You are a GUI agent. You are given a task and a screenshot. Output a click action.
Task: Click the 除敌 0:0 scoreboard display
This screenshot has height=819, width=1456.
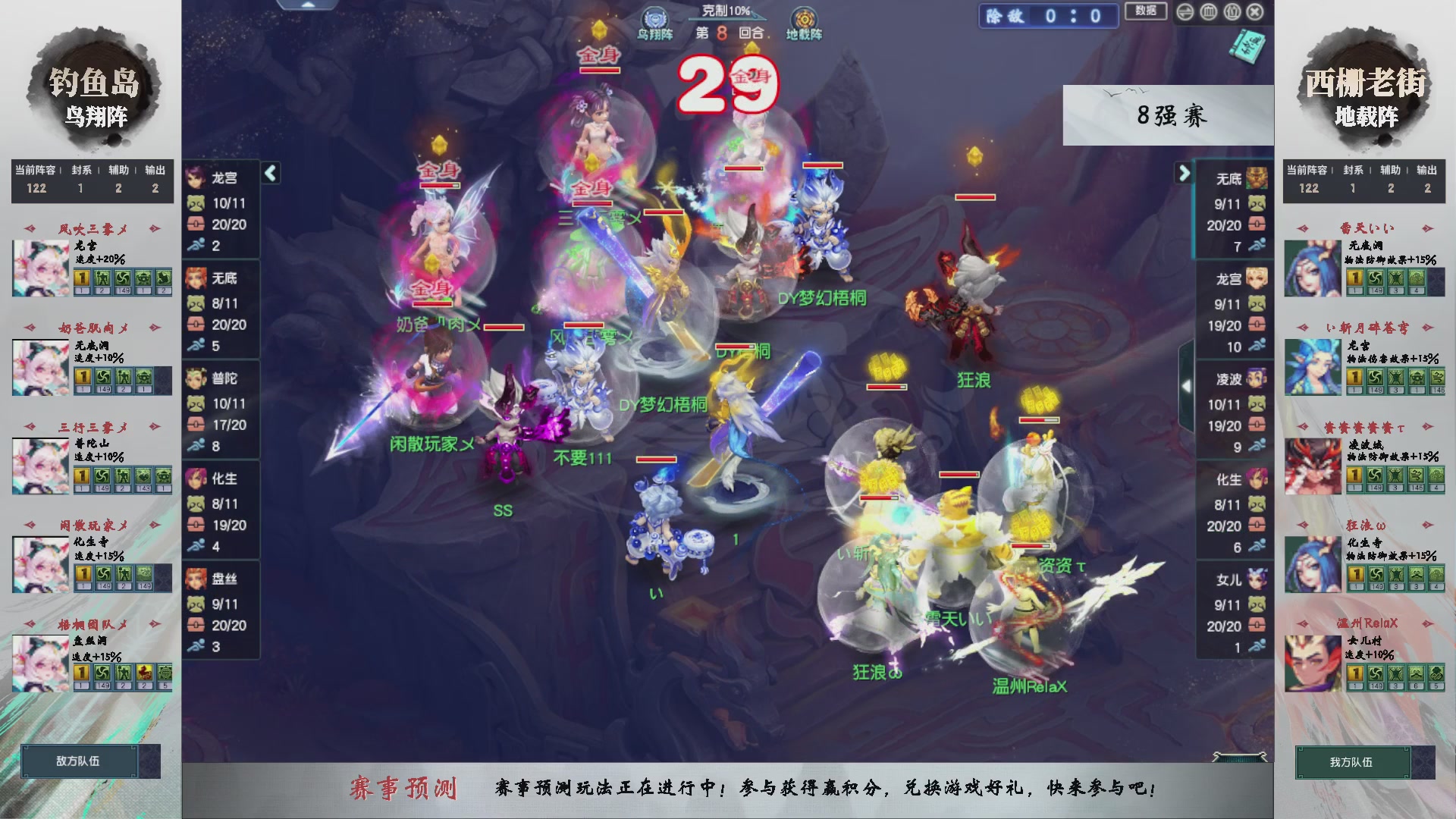[1049, 15]
